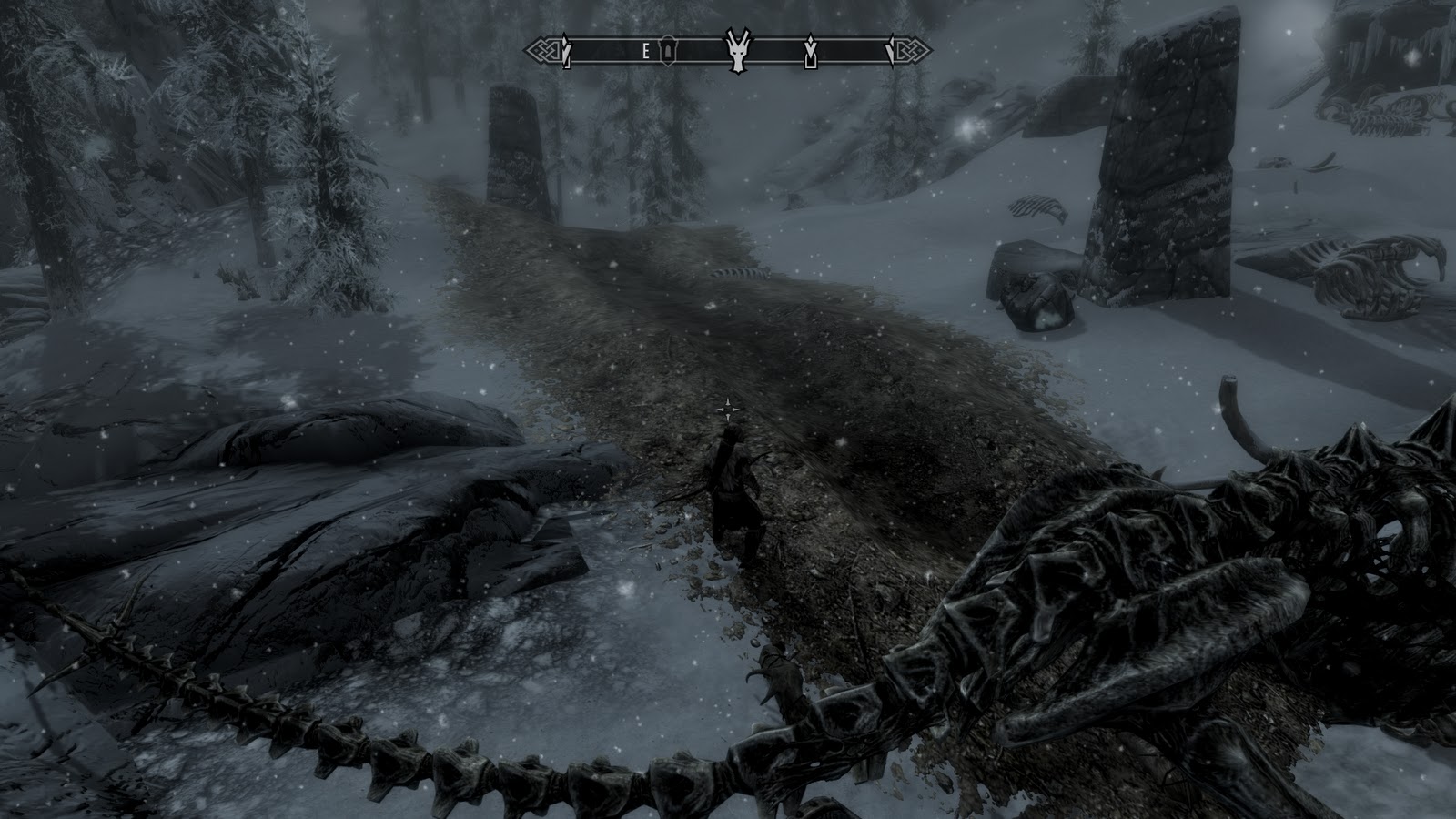
Task: Click the skeletal remains near the right stone pillar
Action: tap(1037, 209)
